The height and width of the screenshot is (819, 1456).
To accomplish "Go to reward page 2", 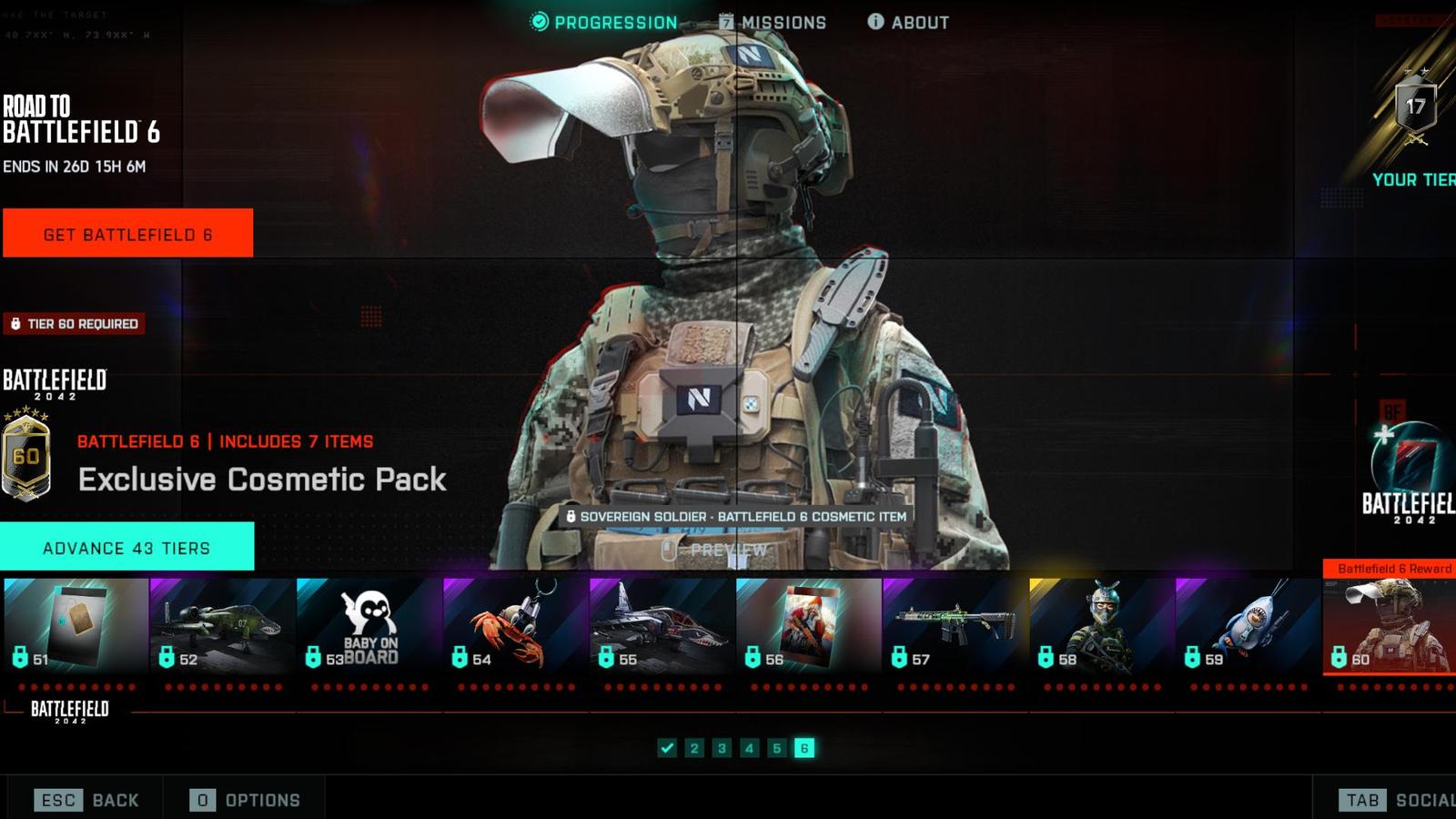I will tap(694, 748).
